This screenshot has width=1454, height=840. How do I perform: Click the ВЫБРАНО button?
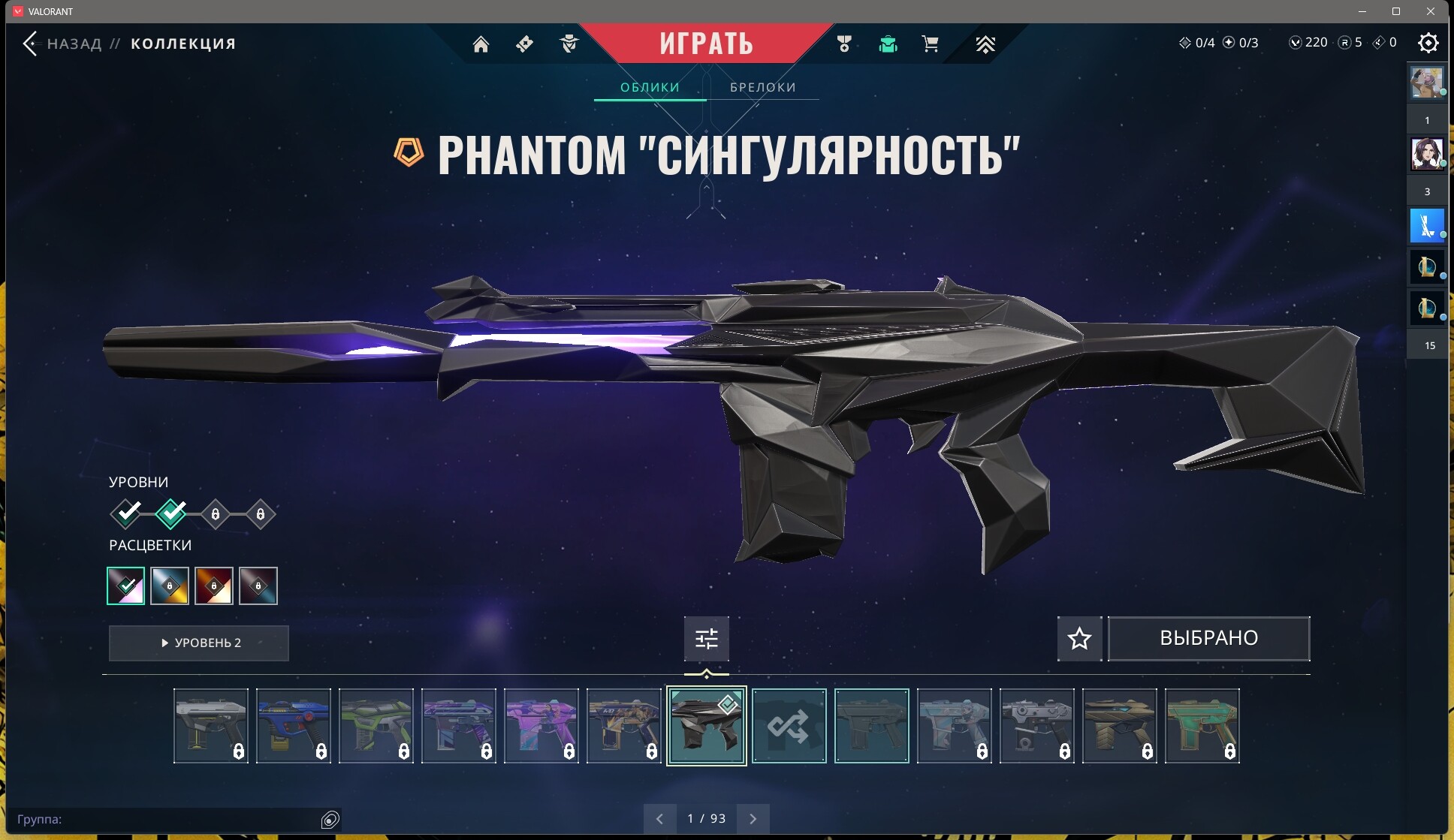(1208, 638)
